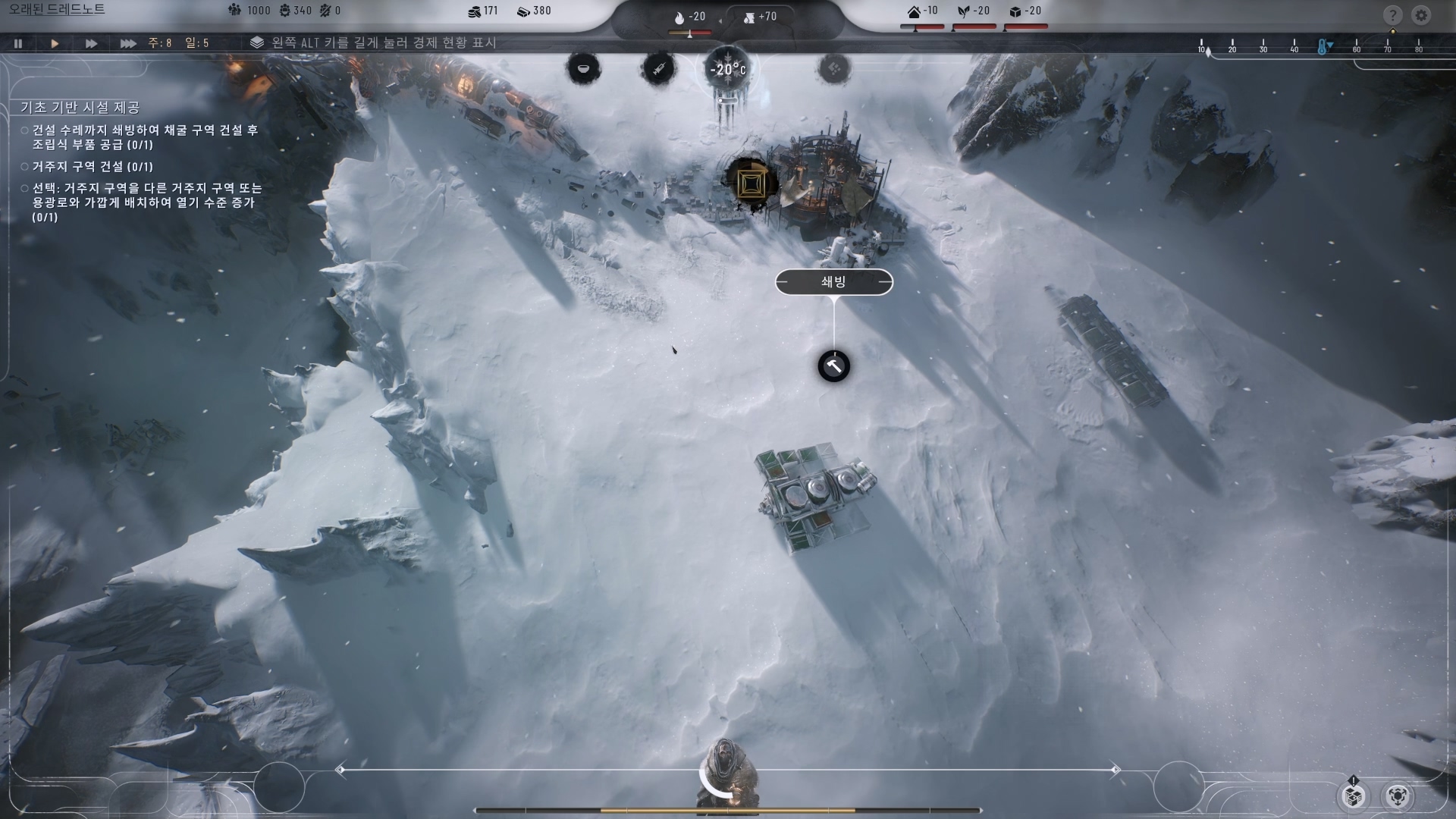Pause the game time
Viewport: 1456px width, 819px height.
pyautogui.click(x=18, y=43)
